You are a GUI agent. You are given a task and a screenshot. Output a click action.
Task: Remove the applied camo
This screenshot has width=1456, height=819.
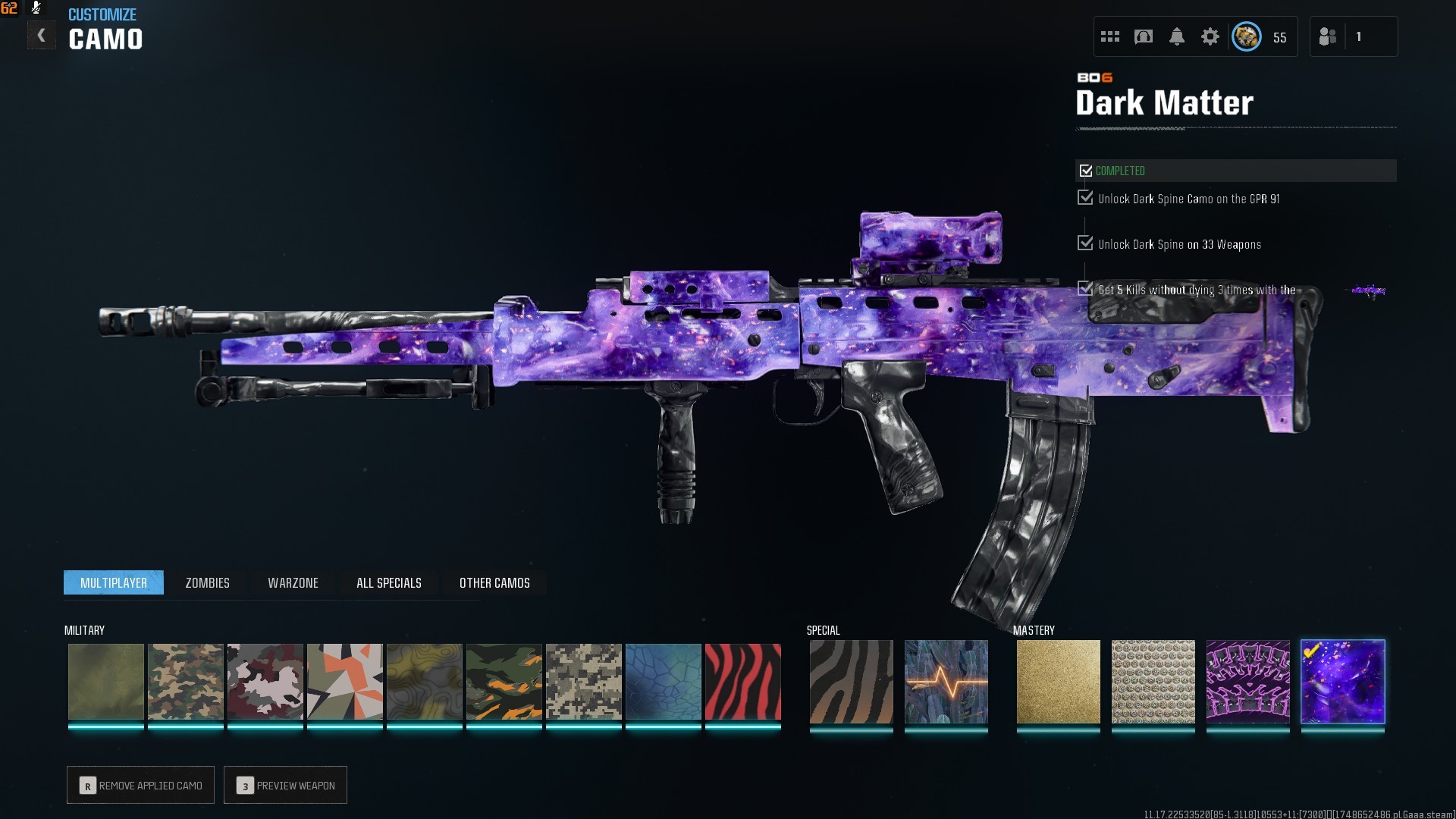click(141, 785)
